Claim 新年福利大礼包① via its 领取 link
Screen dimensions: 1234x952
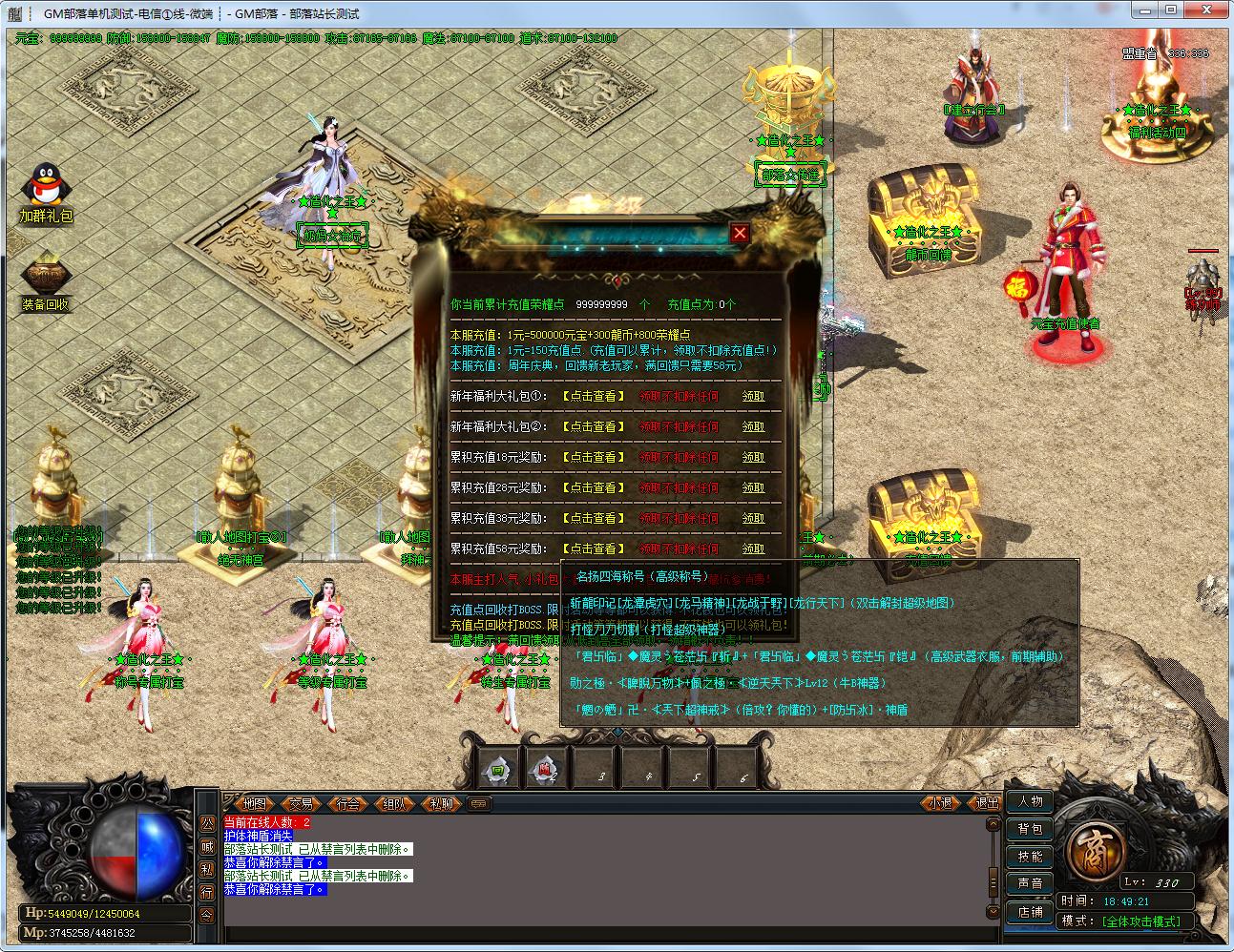click(754, 396)
